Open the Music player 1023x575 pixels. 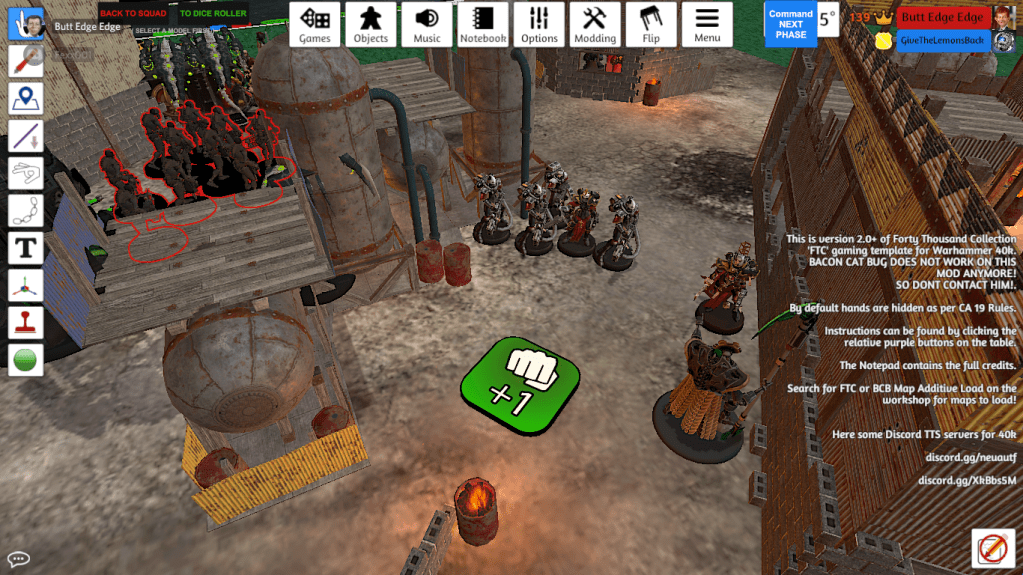click(427, 24)
